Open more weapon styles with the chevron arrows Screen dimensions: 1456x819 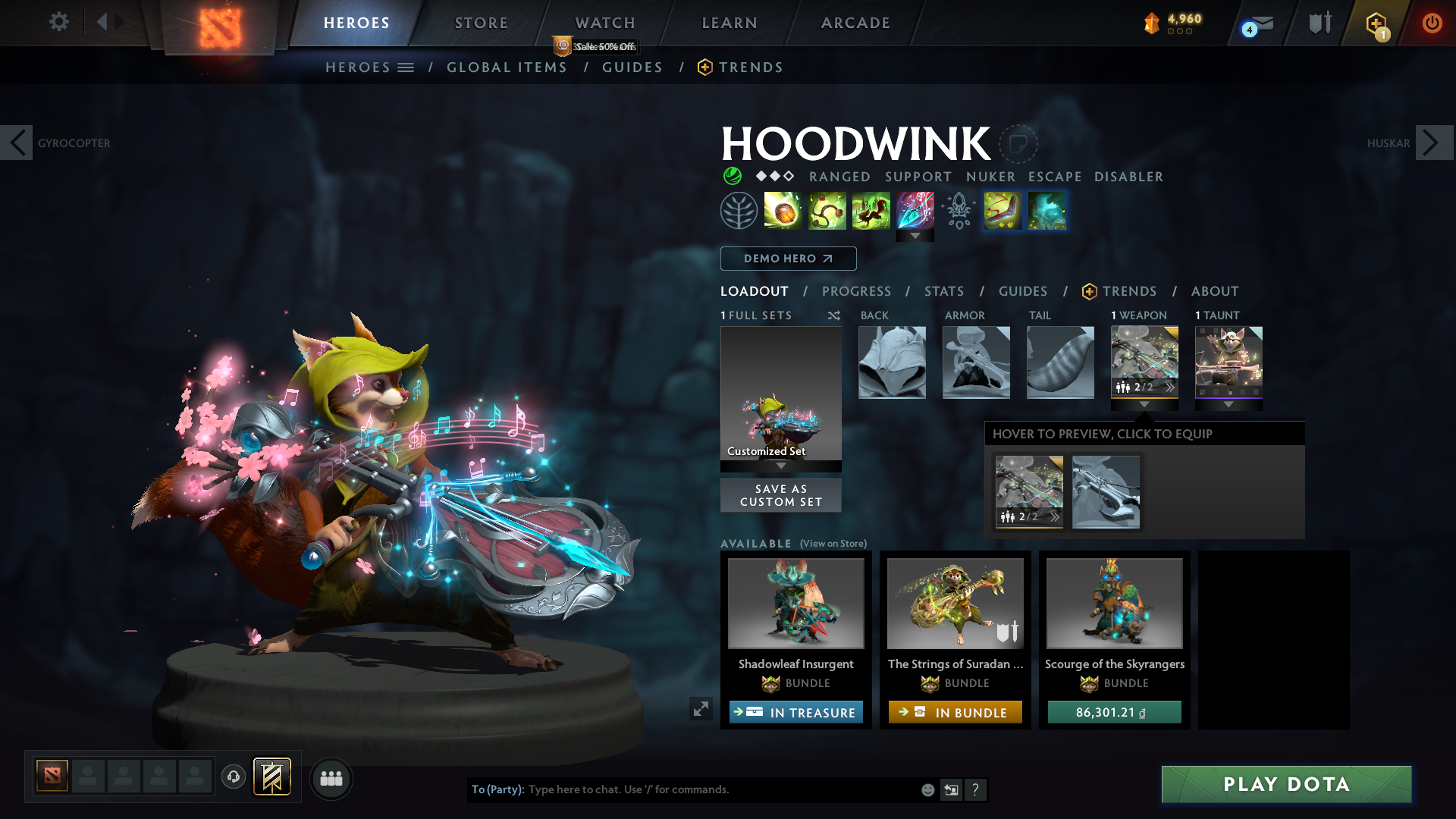point(1172,388)
